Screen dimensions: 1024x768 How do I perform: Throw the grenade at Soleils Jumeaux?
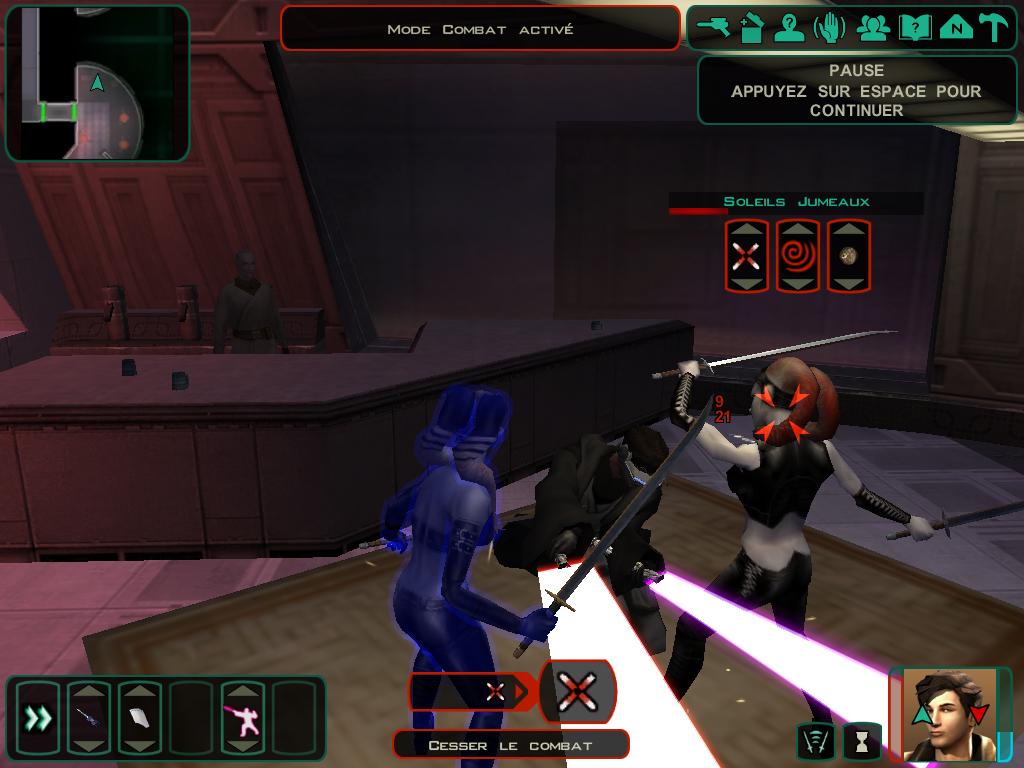(x=848, y=256)
